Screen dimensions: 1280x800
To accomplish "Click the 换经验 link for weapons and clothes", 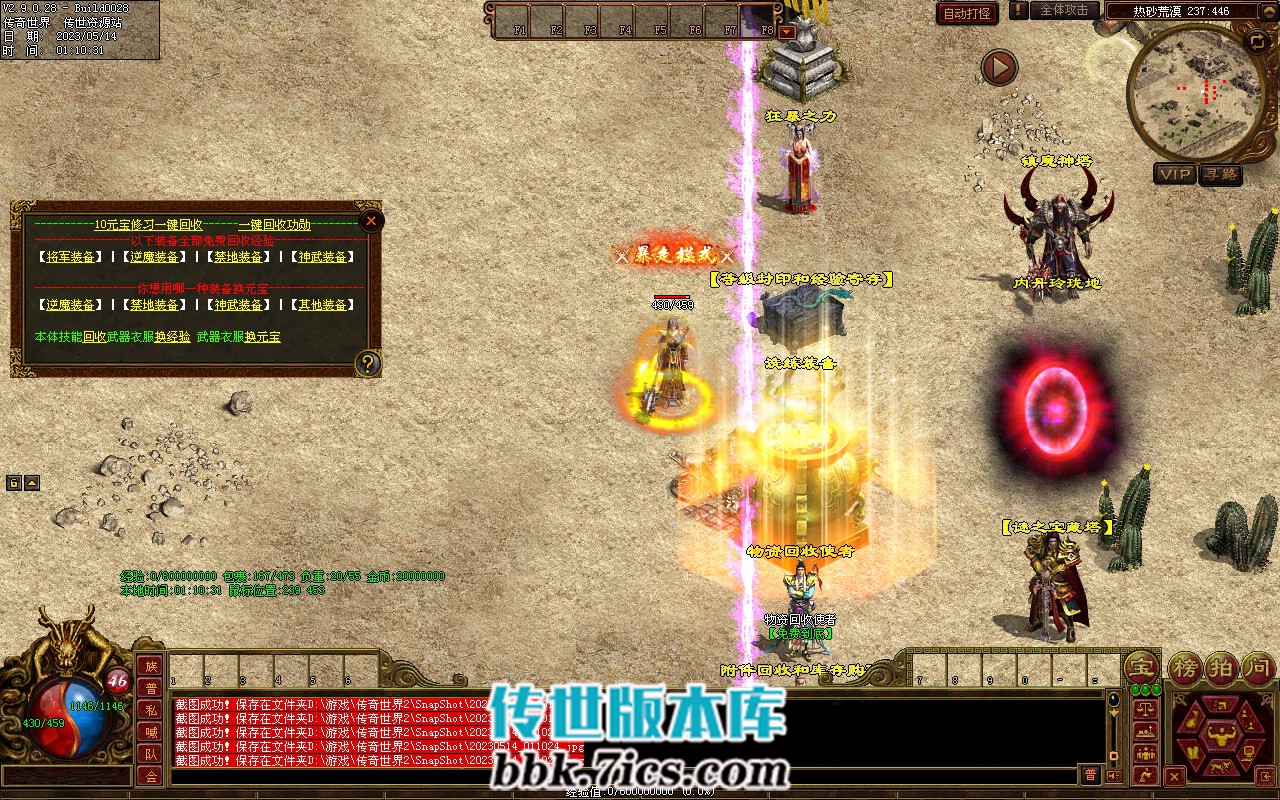I will [x=172, y=337].
